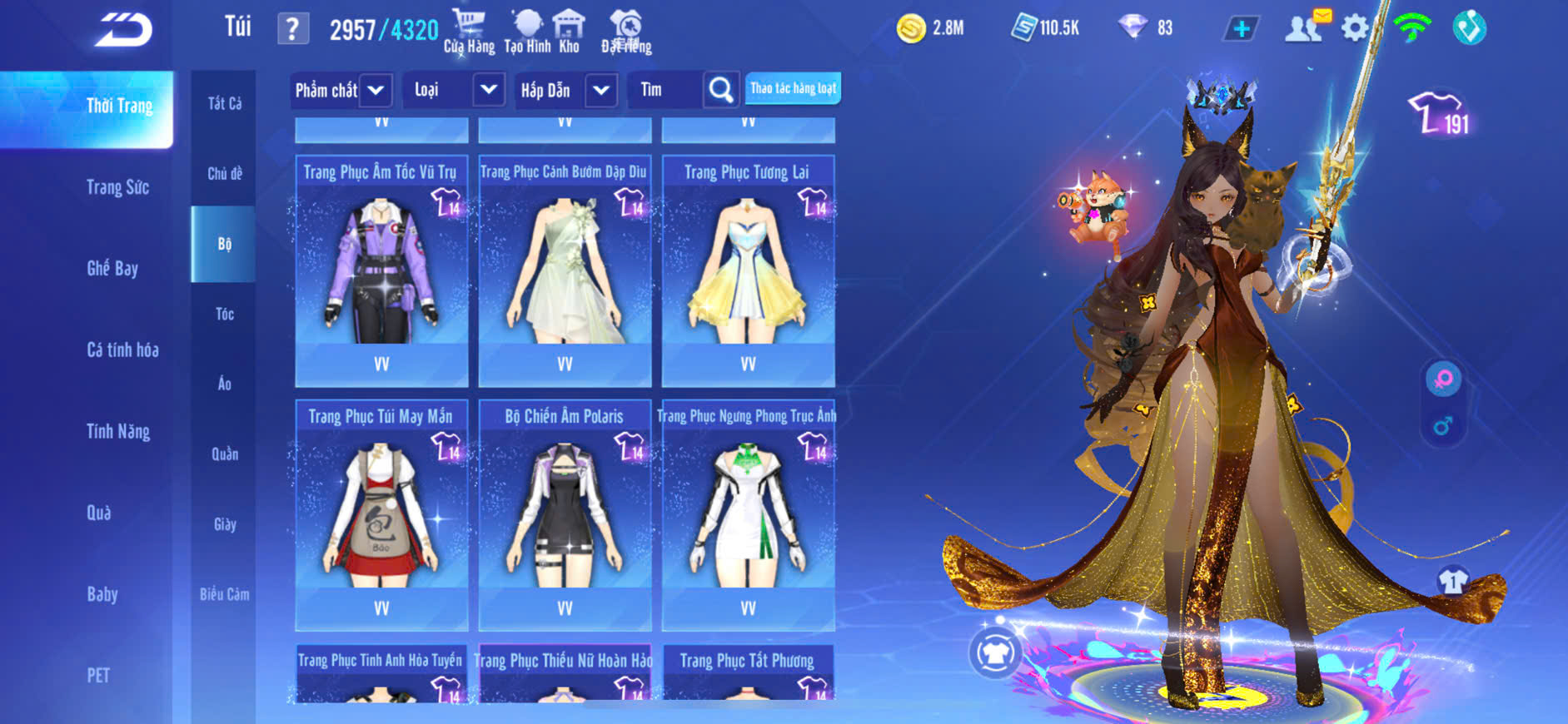Viewport: 1568px width, 724px height.
Task: Activate Thao tác hàng loạt button
Action: [x=793, y=88]
